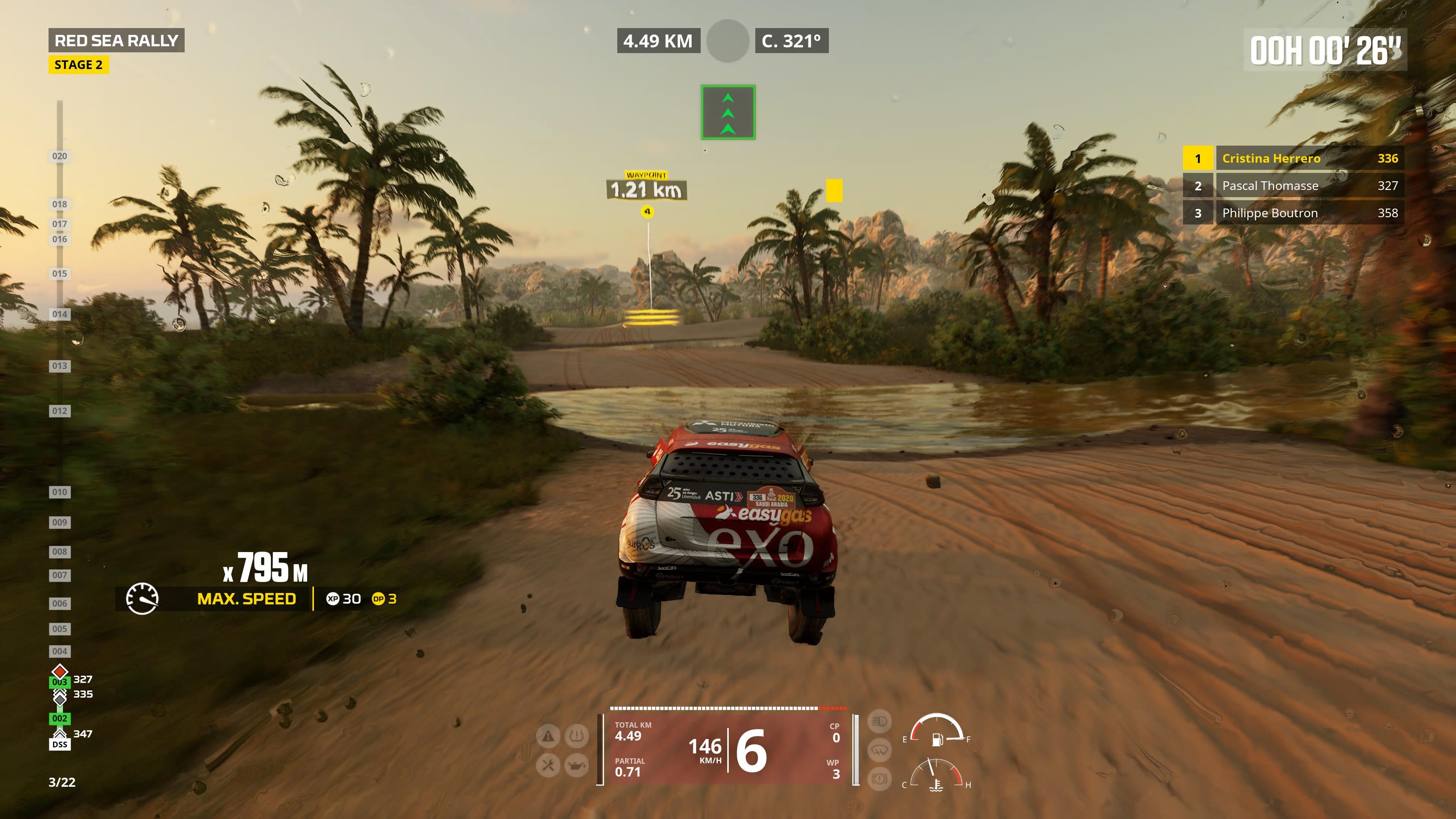Click the tire pressure warning icon
Image resolution: width=1456 pixels, height=819 pixels.
[x=576, y=736]
